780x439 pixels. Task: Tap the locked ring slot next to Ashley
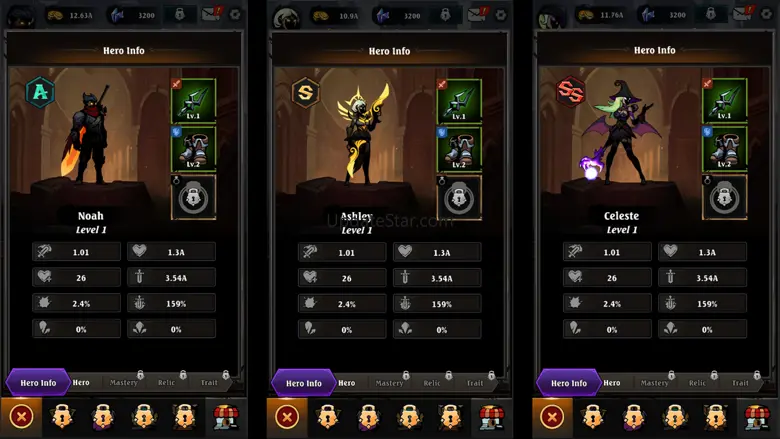[x=459, y=196]
